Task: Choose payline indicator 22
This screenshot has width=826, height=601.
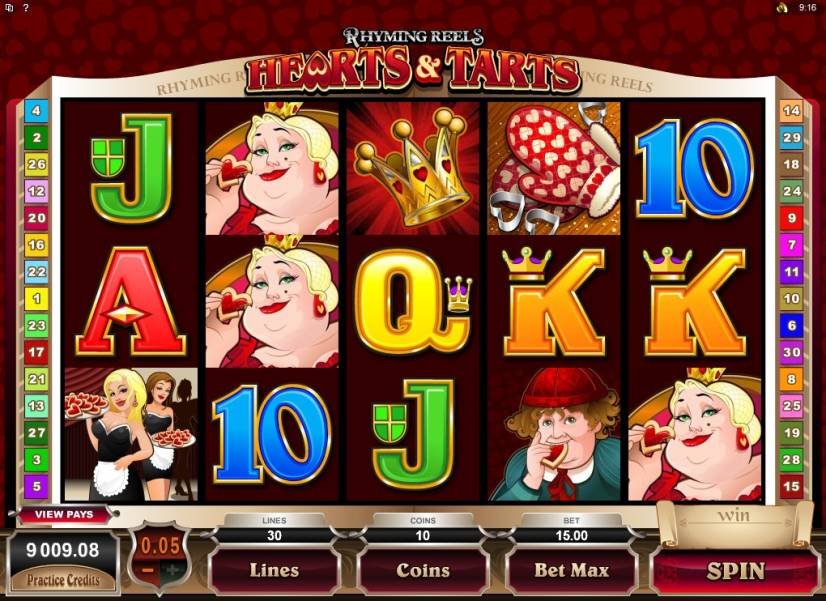Action: tap(37, 272)
